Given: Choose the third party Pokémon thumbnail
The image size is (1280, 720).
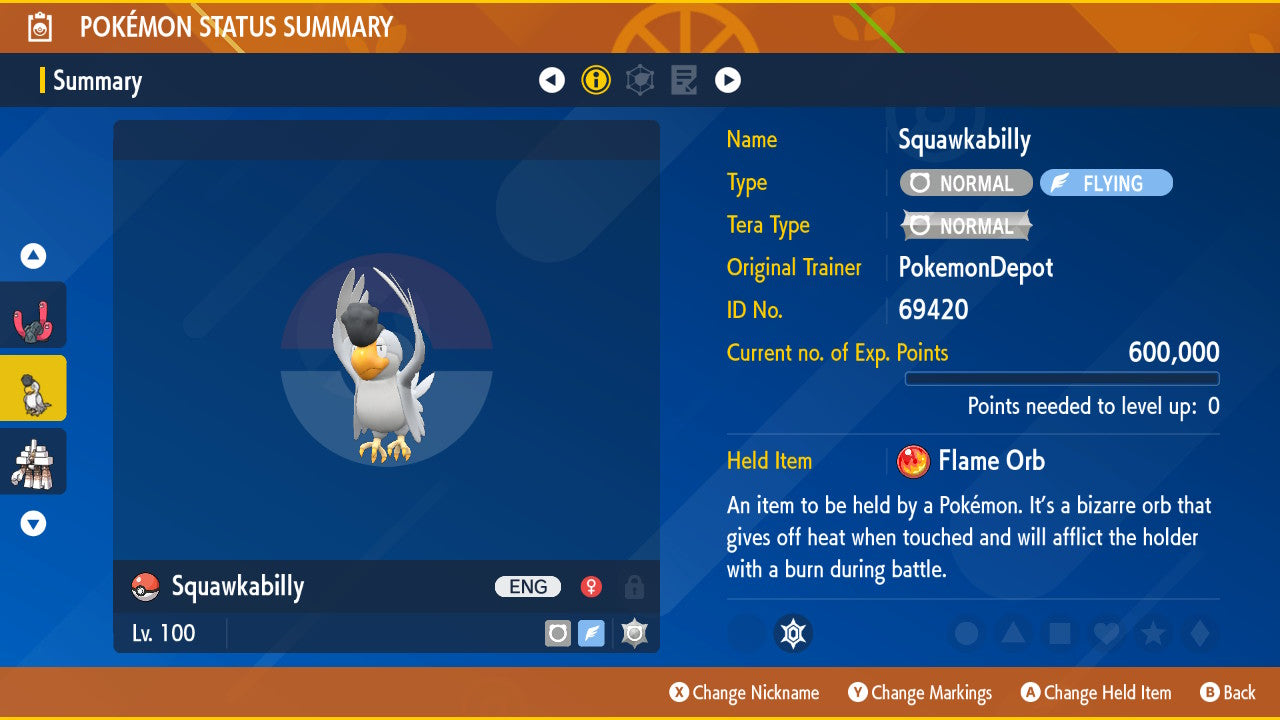Looking at the screenshot, I should click(33, 461).
